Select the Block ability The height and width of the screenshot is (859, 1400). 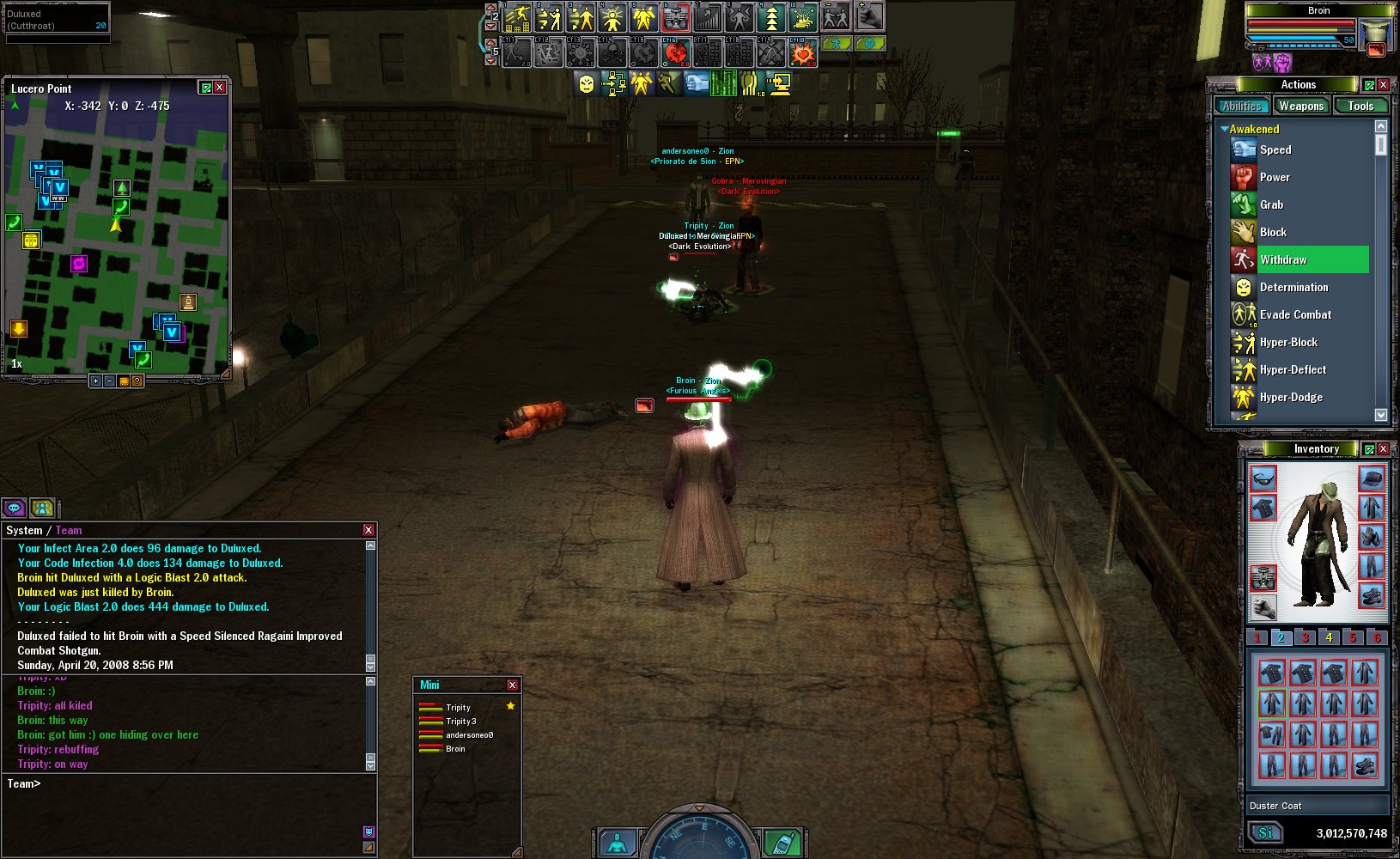[x=1273, y=232]
